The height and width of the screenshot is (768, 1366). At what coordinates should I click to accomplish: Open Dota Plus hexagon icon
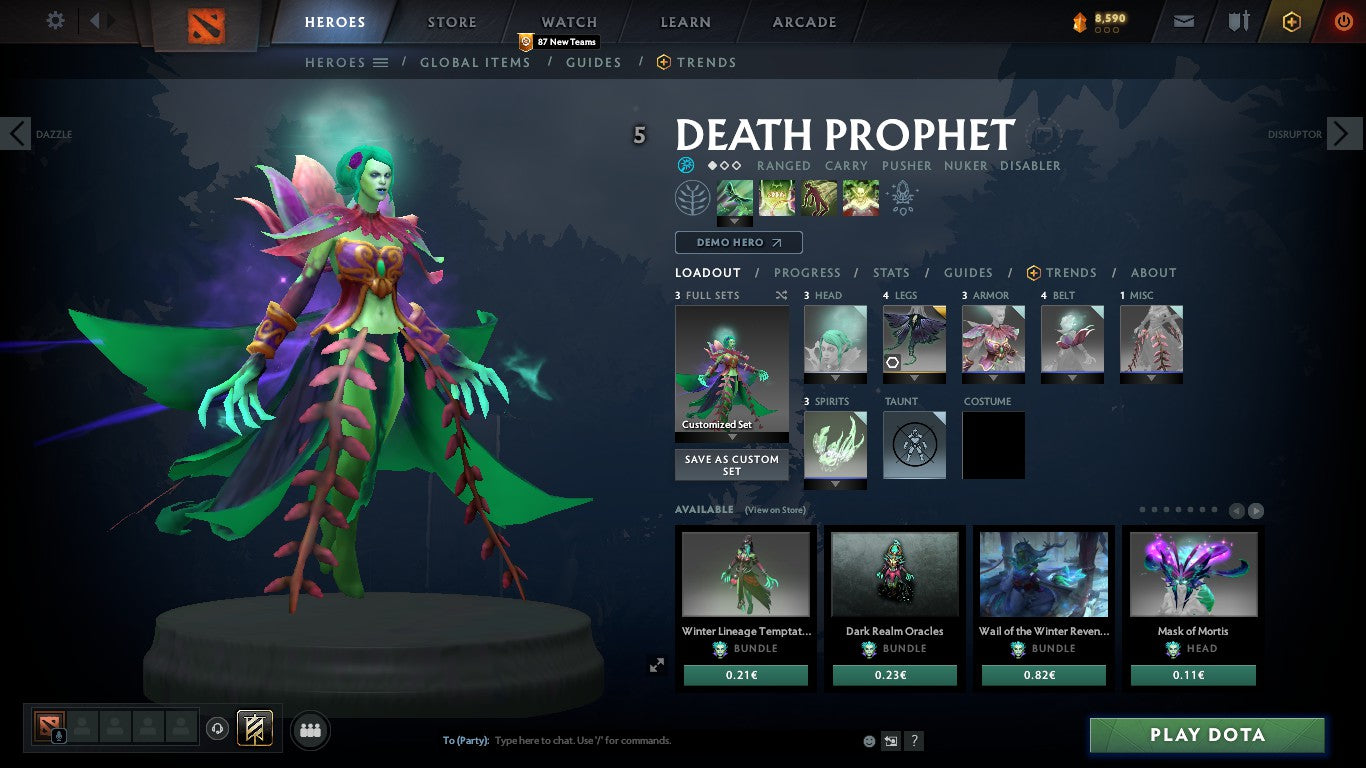coord(1292,20)
